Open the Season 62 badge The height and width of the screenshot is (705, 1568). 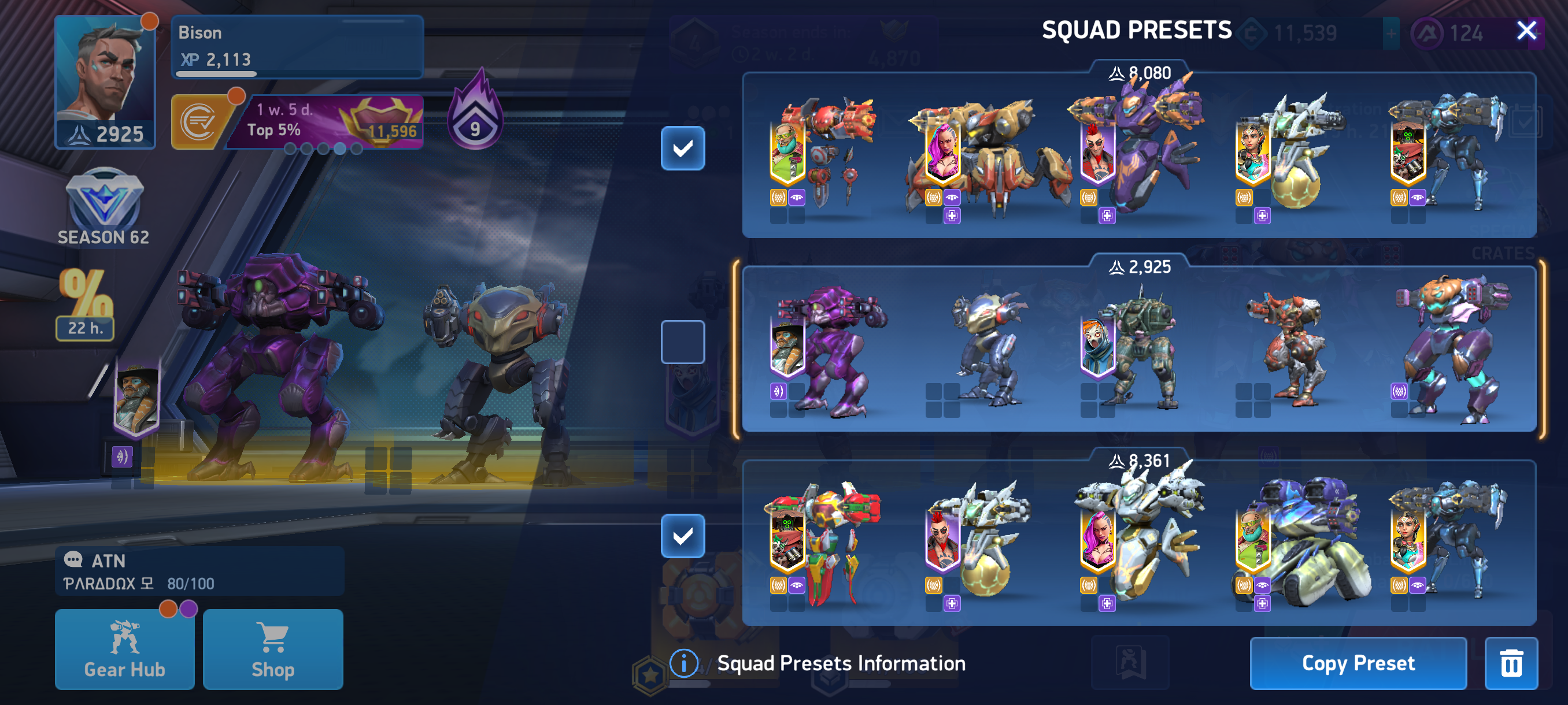(x=103, y=207)
